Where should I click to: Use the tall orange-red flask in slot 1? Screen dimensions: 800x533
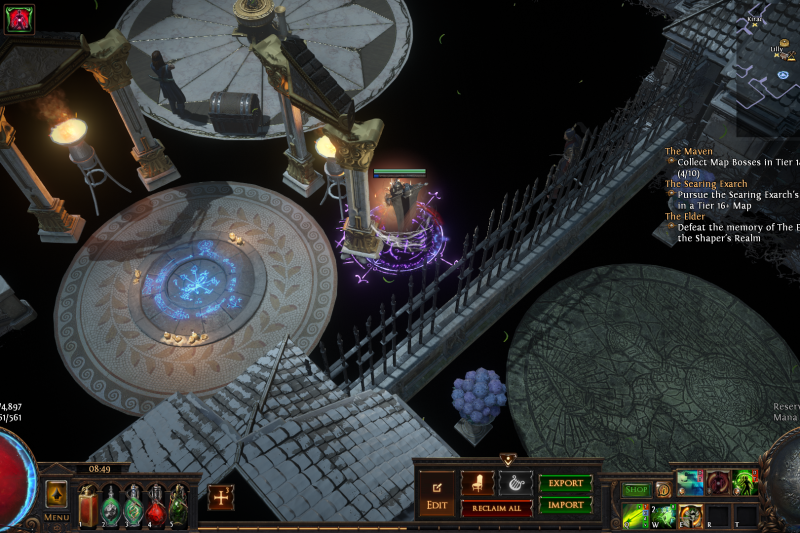click(x=88, y=505)
